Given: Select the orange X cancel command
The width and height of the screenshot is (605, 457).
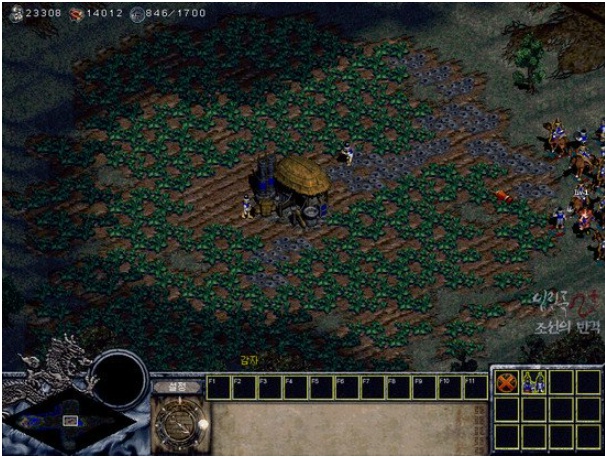Looking at the screenshot, I should click(508, 382).
